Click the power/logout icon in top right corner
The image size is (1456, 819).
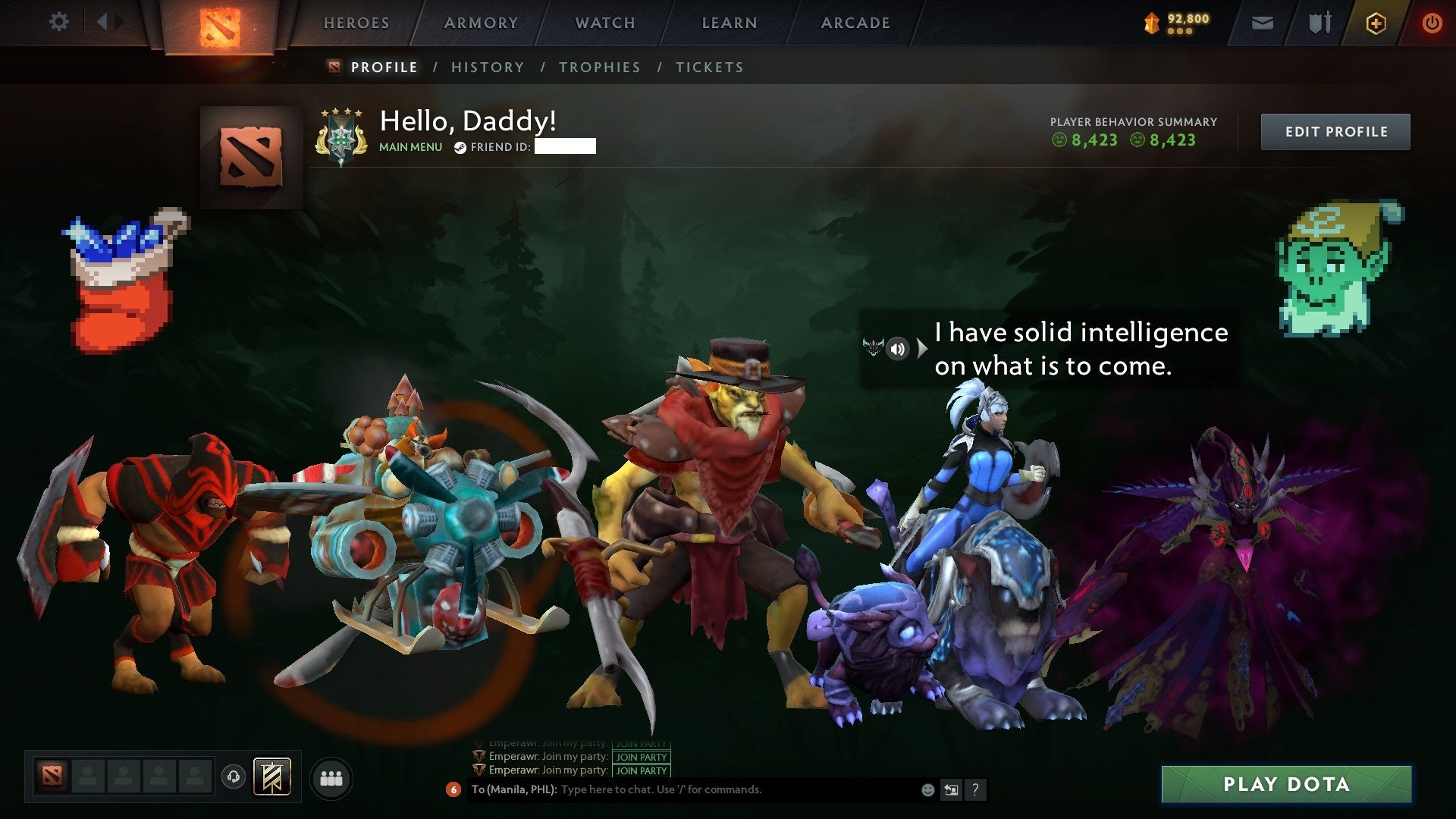pyautogui.click(x=1432, y=23)
